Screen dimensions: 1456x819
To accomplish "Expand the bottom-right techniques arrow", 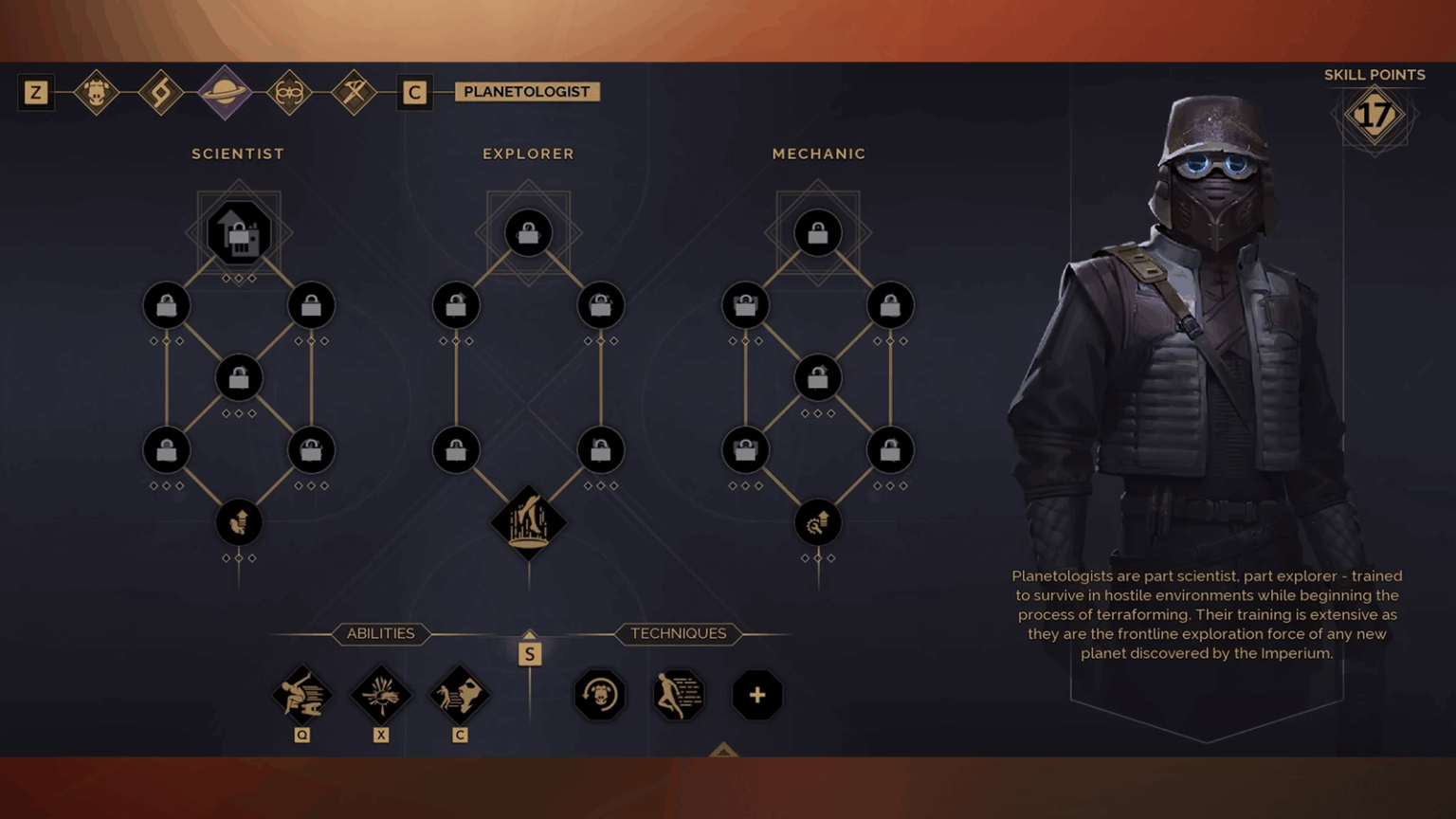I will (725, 750).
